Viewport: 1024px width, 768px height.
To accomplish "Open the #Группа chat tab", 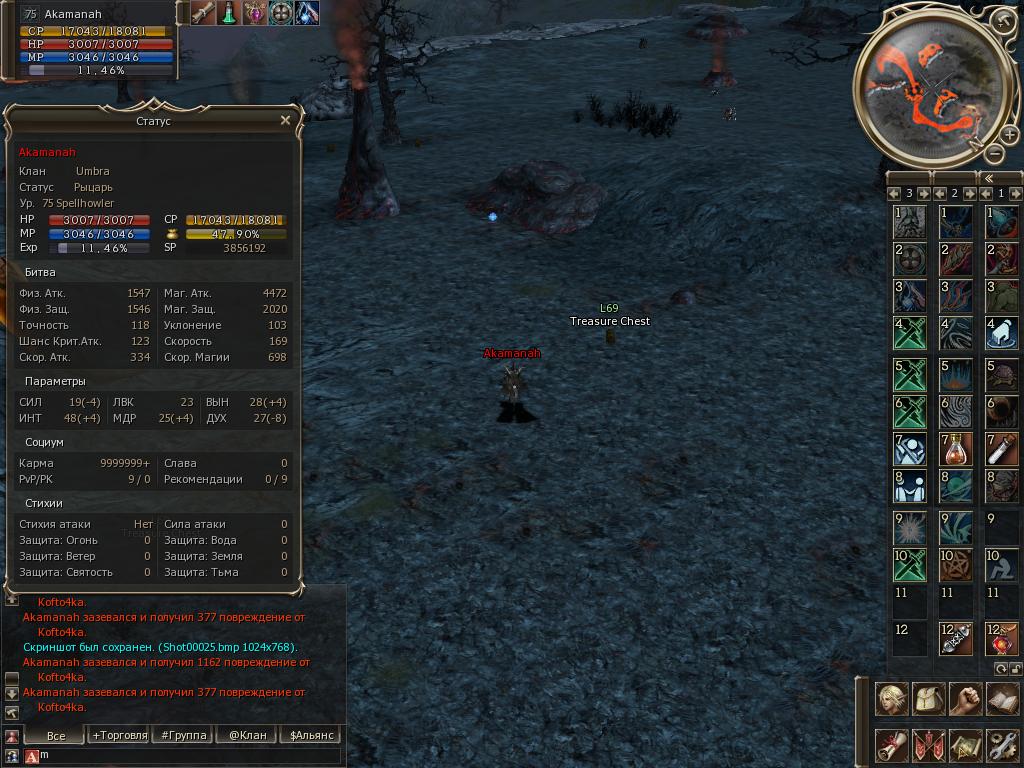I will point(183,735).
